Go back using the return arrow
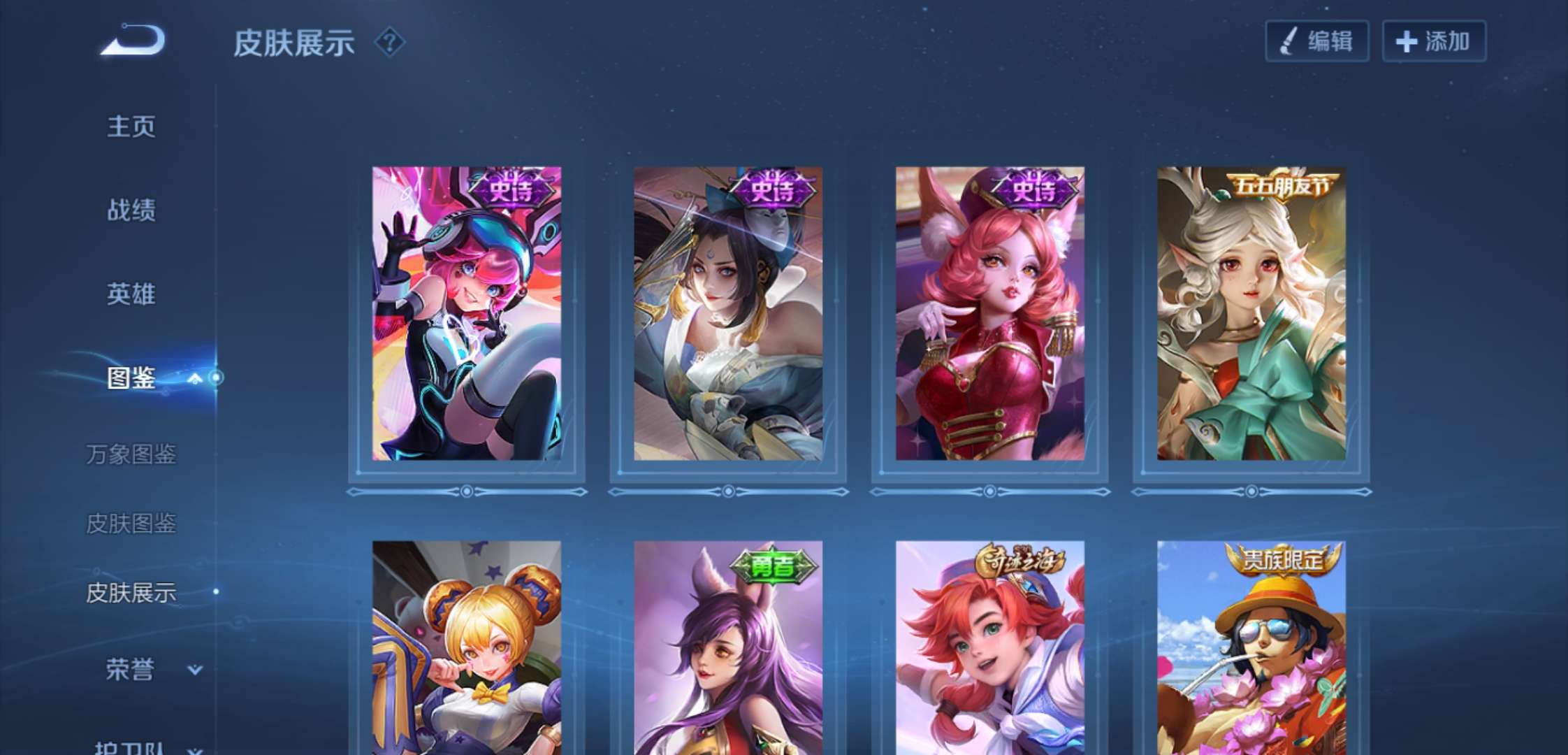Viewport: 1568px width, 755px height. (x=133, y=41)
